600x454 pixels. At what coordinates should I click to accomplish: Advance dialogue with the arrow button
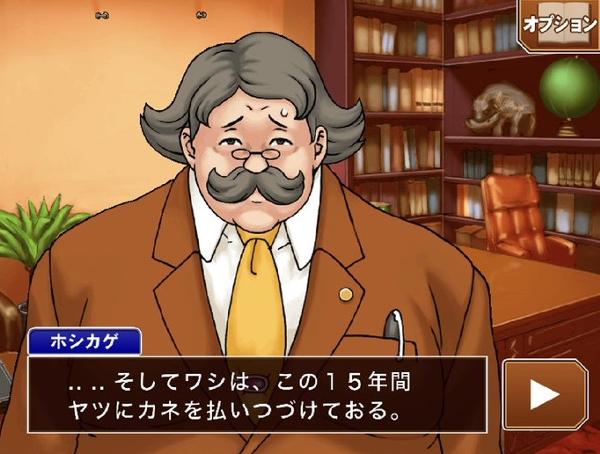[x=545, y=394]
